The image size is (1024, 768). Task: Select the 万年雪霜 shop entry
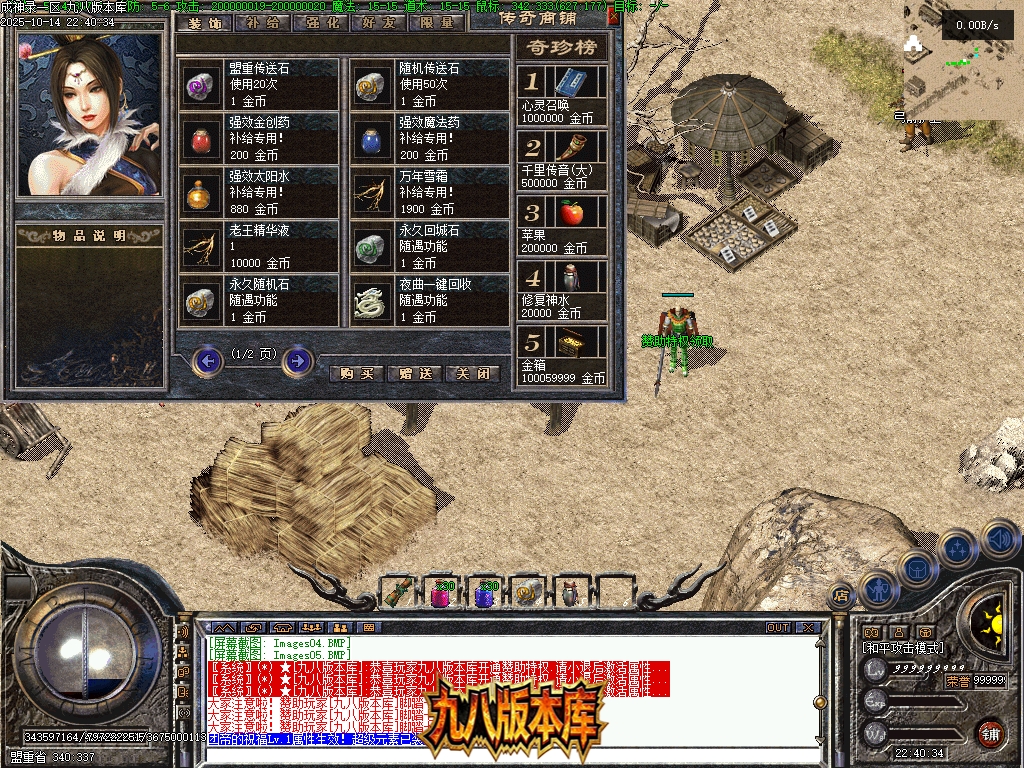tap(432, 193)
